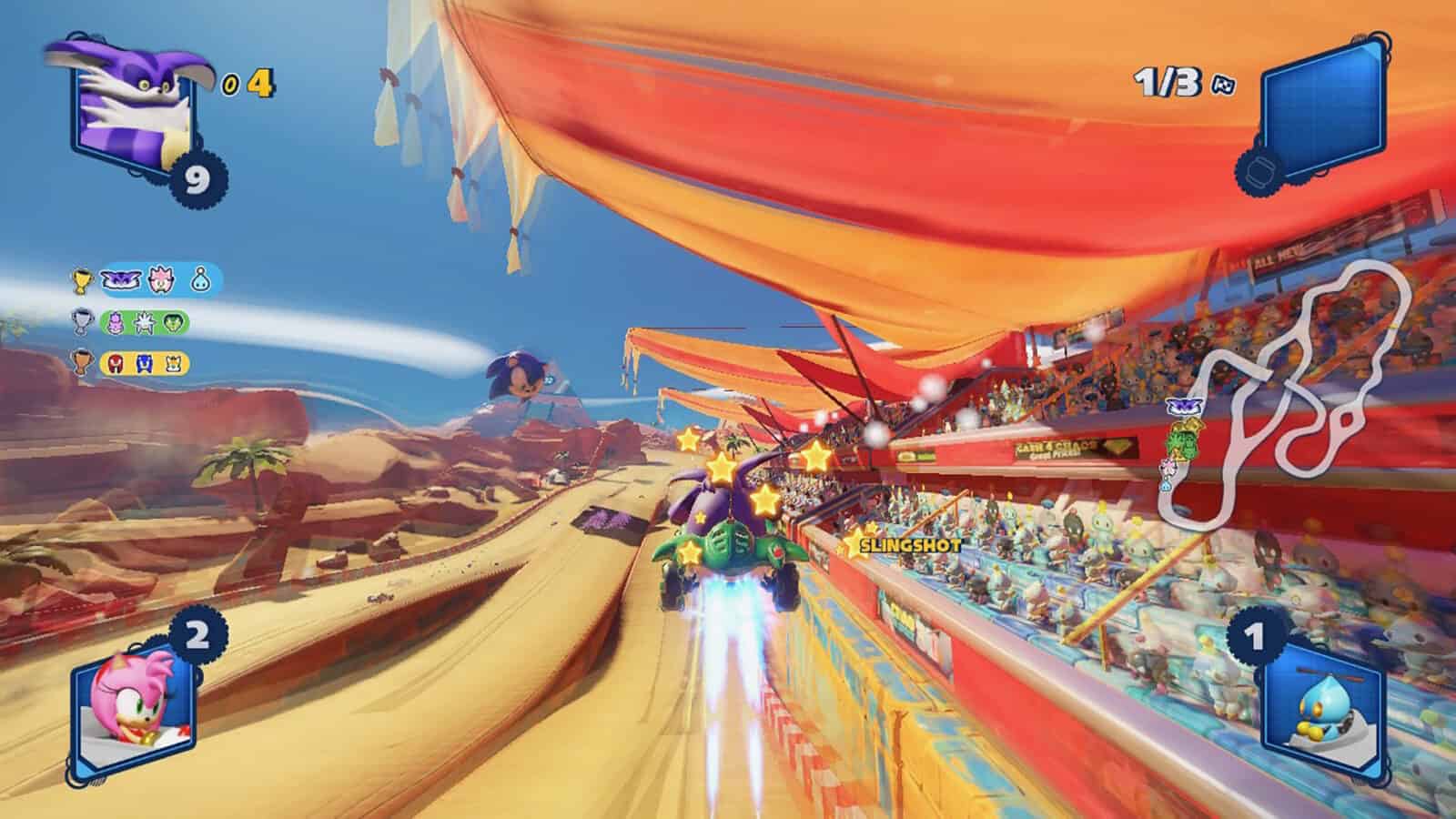Select Tails' icon in the yellow team standings
1456x819 pixels.
pyautogui.click(x=173, y=363)
